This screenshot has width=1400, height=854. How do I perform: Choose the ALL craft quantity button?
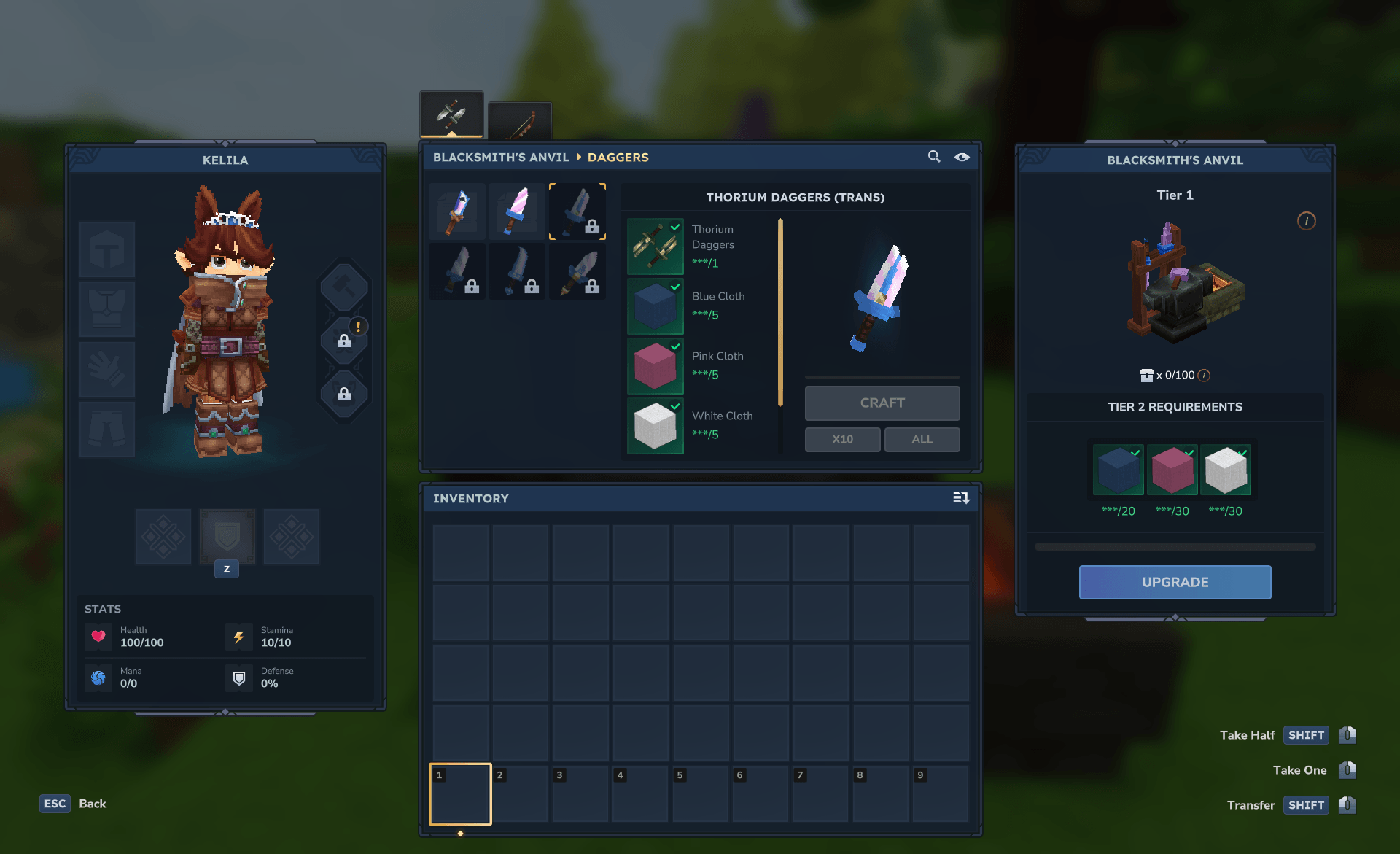(x=922, y=439)
